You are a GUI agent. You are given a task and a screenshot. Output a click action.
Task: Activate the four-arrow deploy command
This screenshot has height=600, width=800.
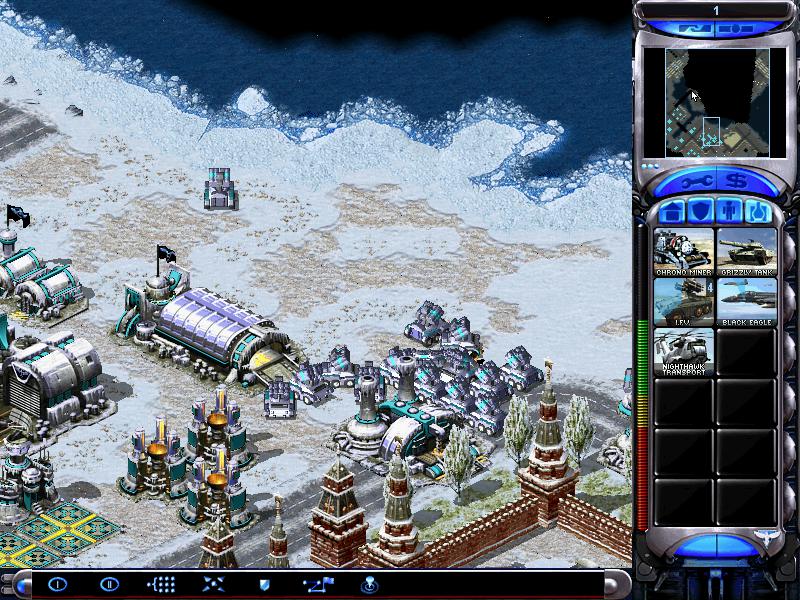pos(212,584)
